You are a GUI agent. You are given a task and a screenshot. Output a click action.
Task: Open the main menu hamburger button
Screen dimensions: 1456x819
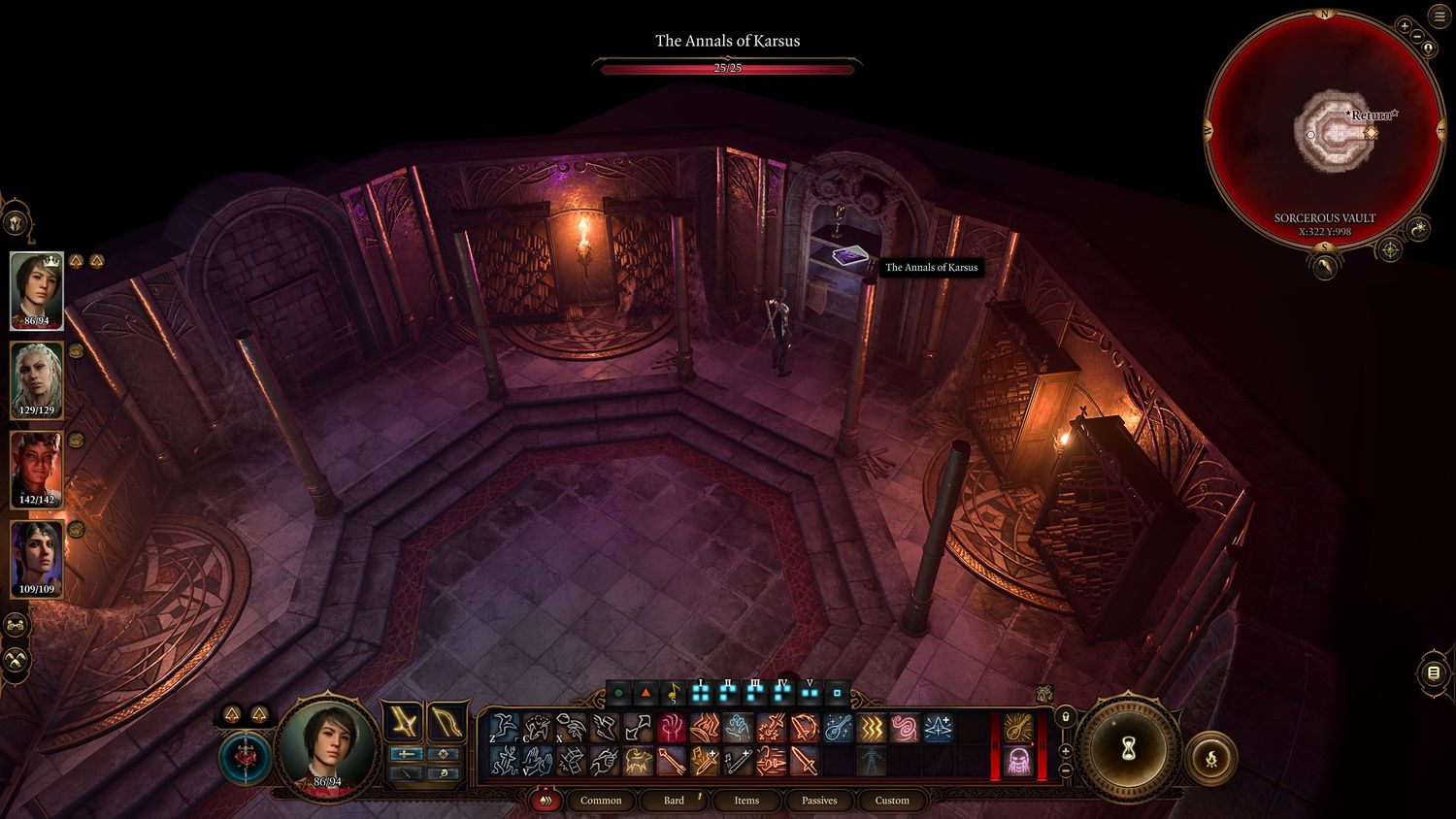pyautogui.click(x=1439, y=17)
